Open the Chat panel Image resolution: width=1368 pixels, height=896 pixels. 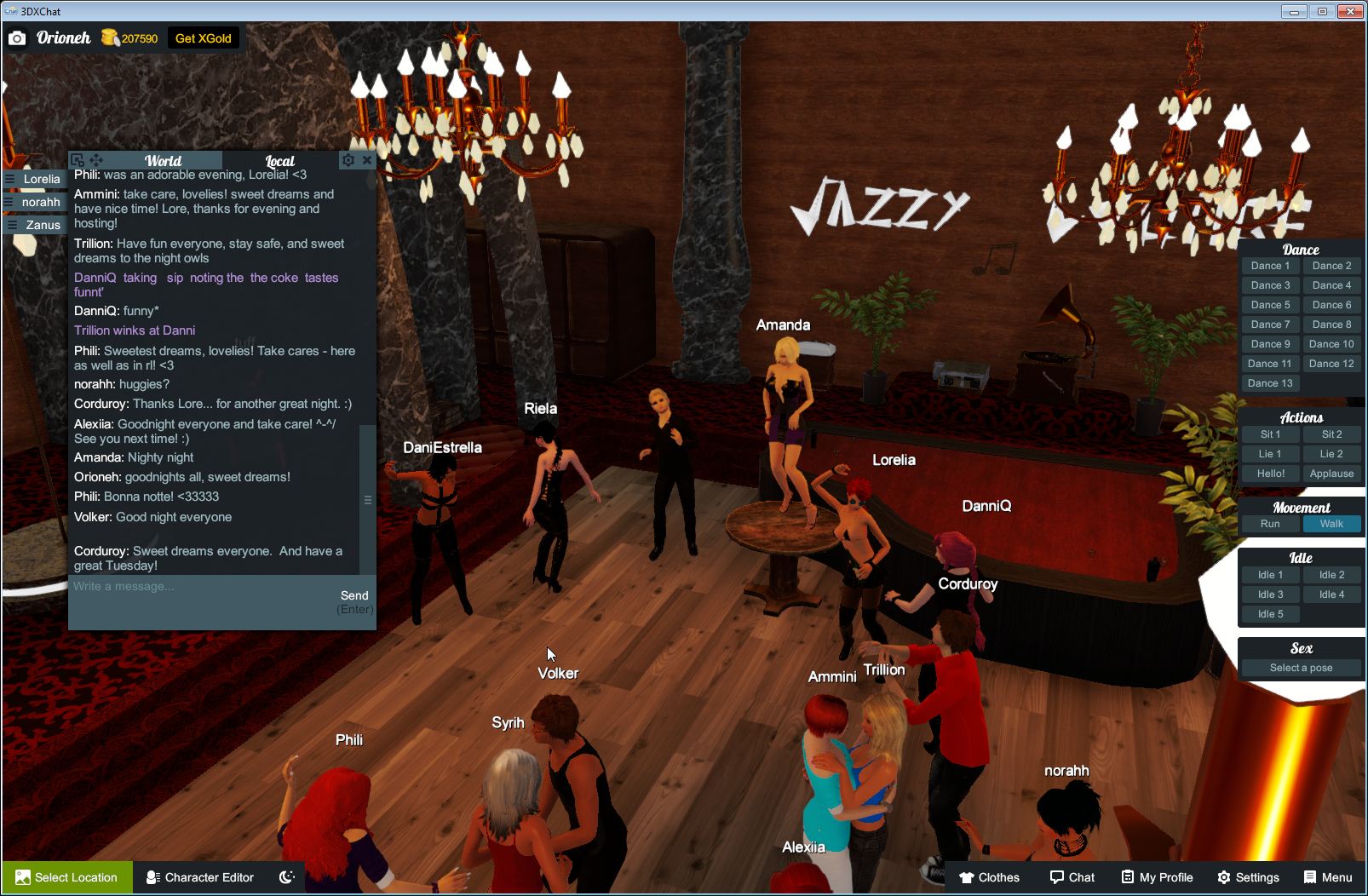1072,877
